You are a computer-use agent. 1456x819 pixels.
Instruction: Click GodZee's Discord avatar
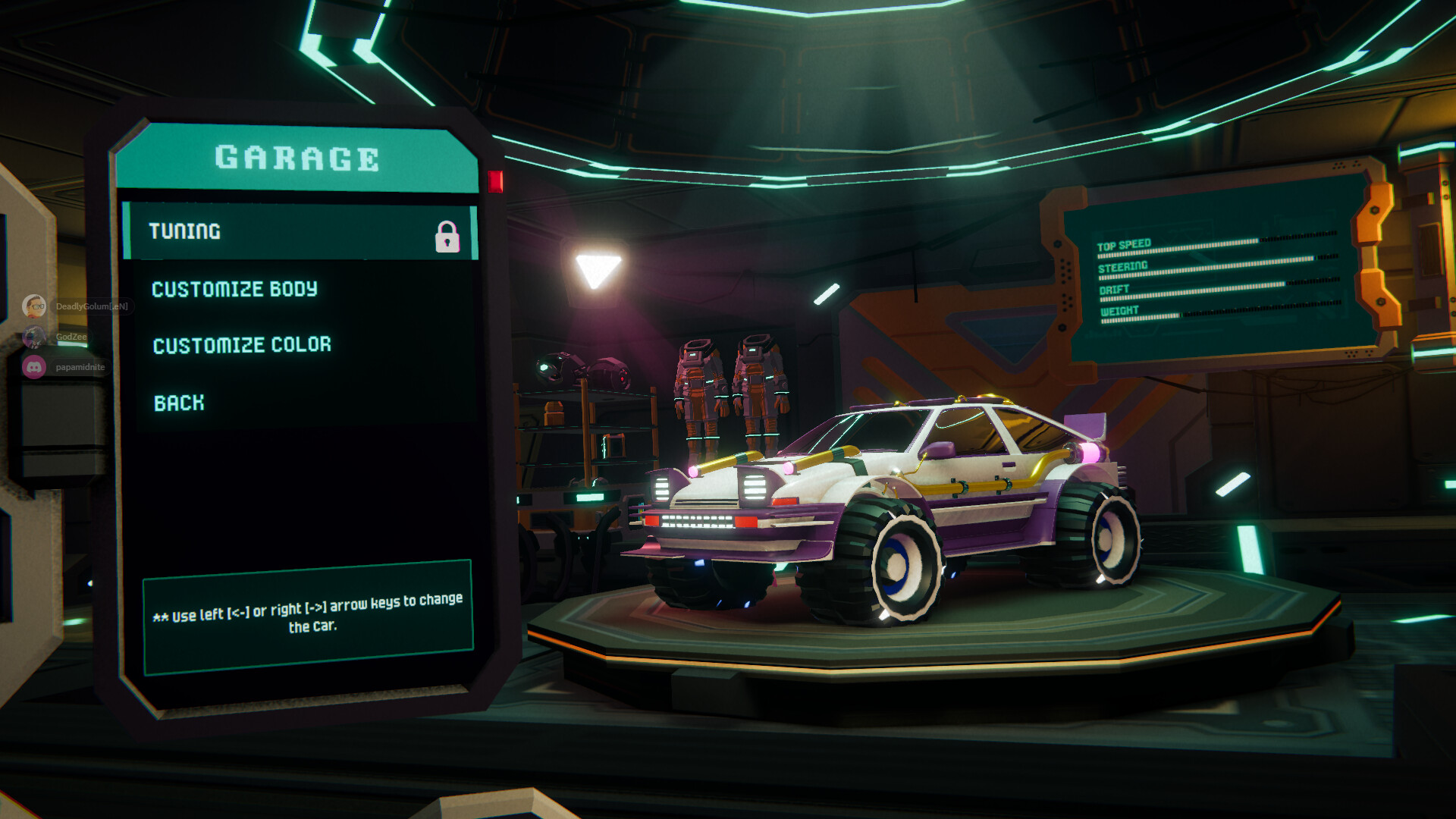point(36,337)
